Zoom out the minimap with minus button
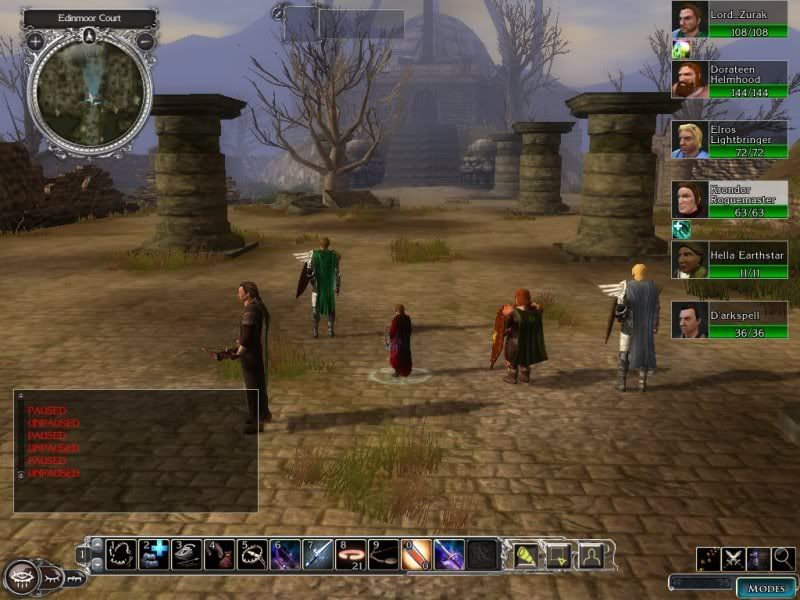Screen dimensions: 800x600 tap(145, 41)
